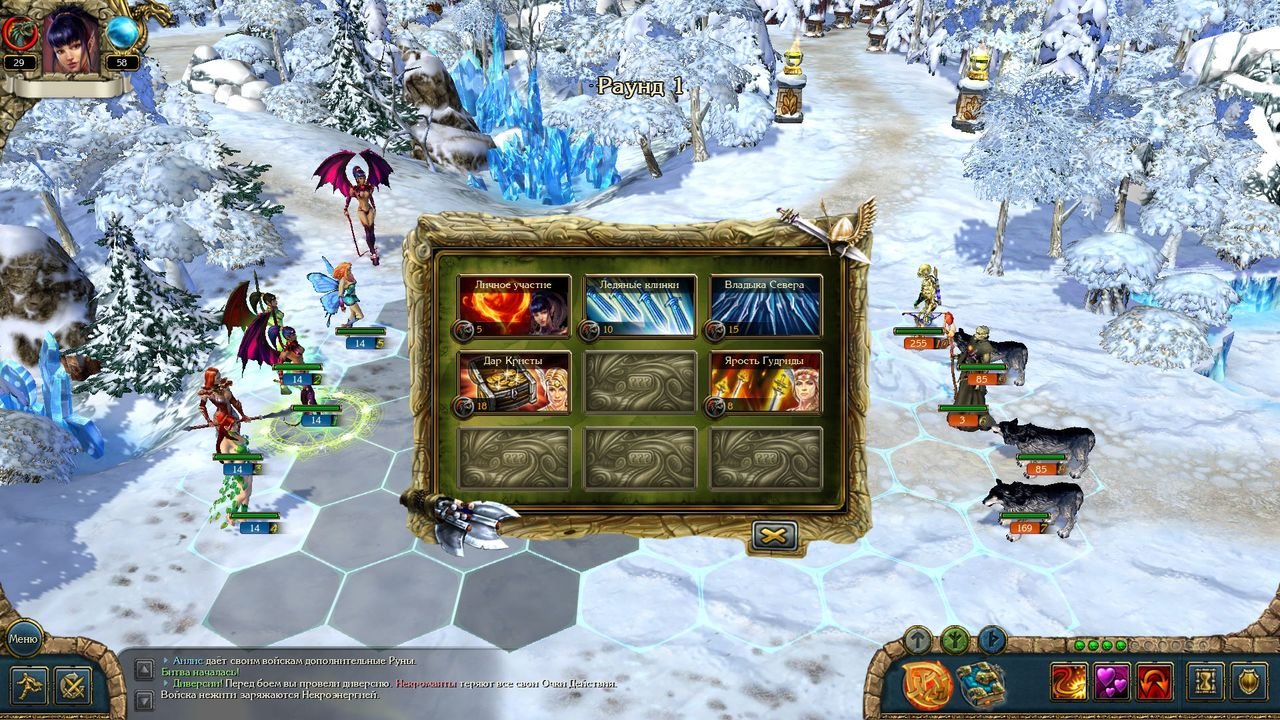Select the Личное участие ability
Viewport: 1280px width, 720px height.
click(x=514, y=306)
